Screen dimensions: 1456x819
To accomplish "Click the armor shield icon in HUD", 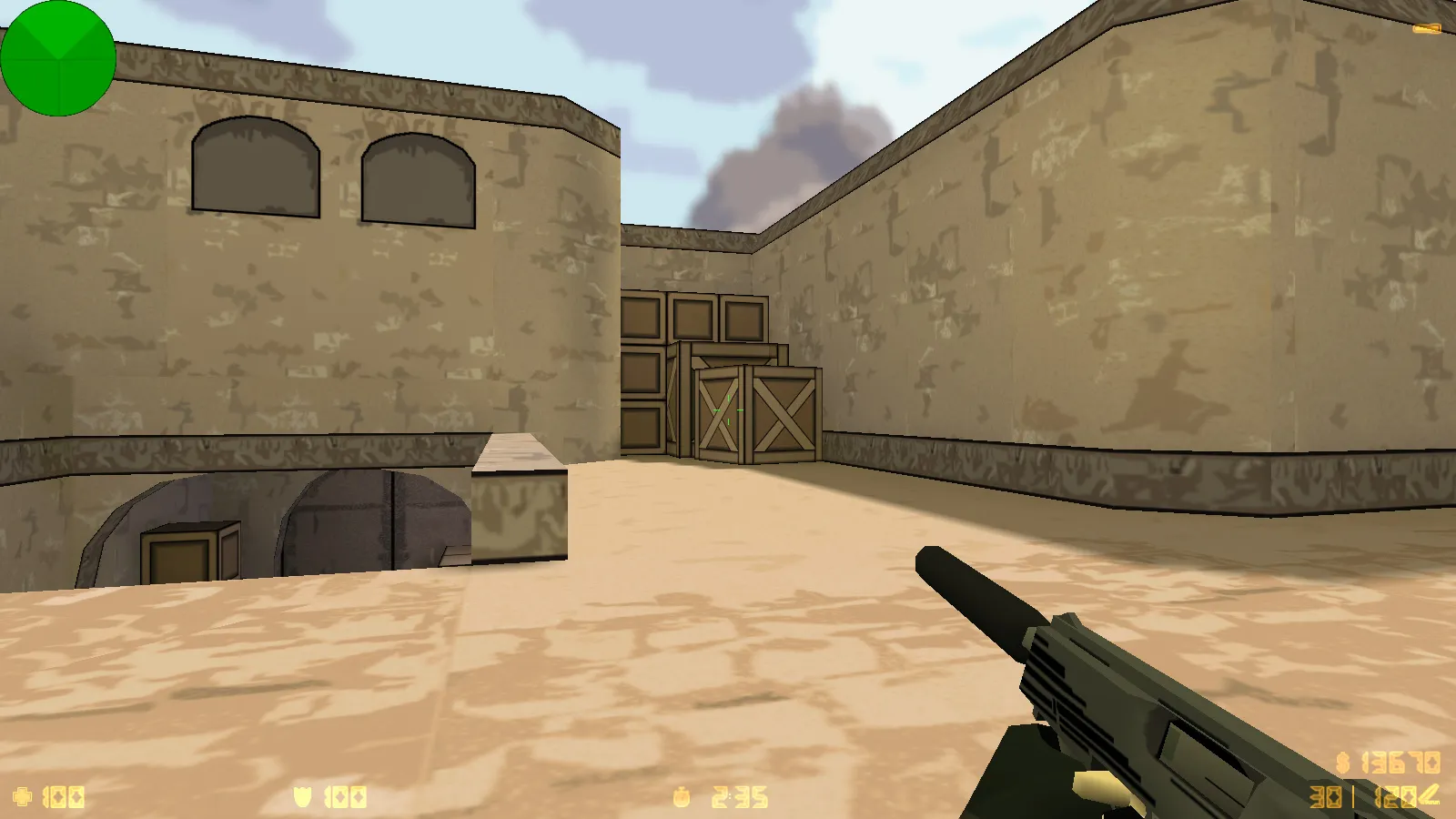I will pyautogui.click(x=303, y=795).
